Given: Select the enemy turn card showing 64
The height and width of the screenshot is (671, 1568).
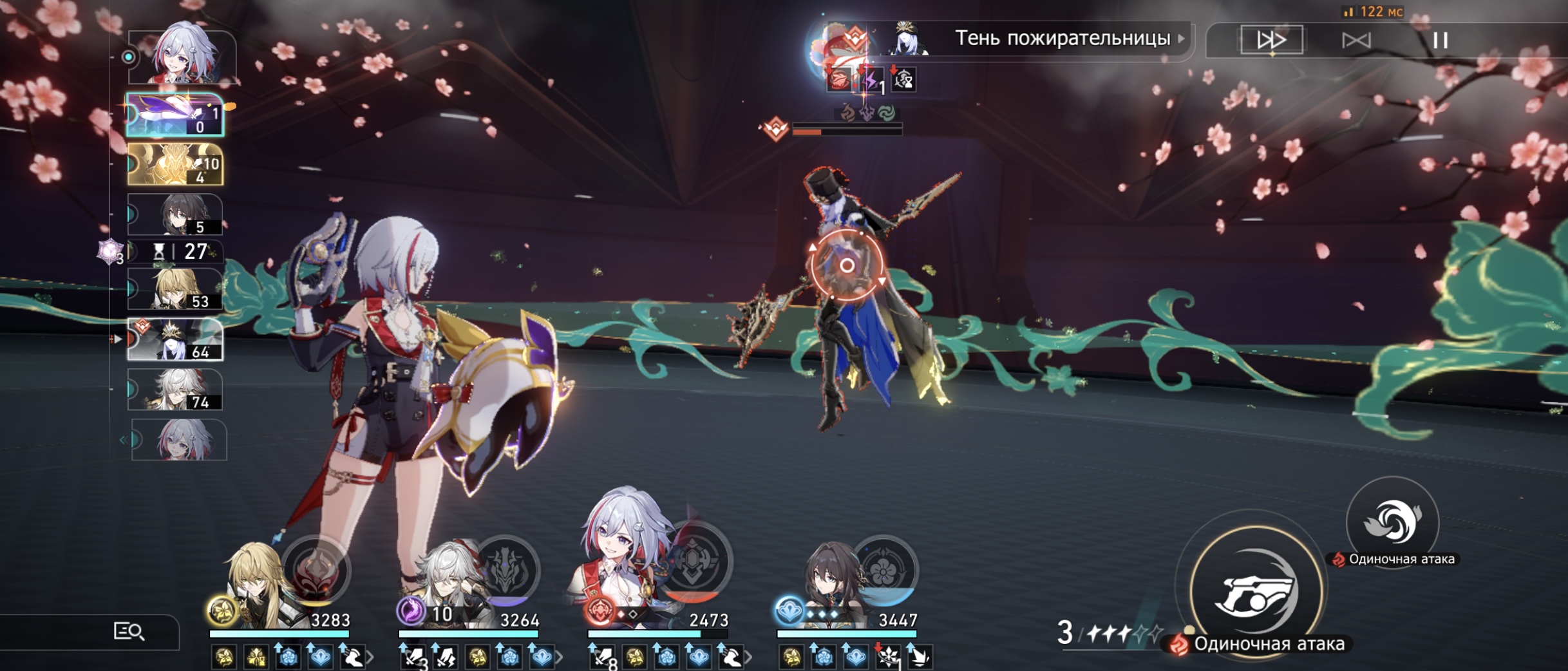Looking at the screenshot, I should click(175, 339).
